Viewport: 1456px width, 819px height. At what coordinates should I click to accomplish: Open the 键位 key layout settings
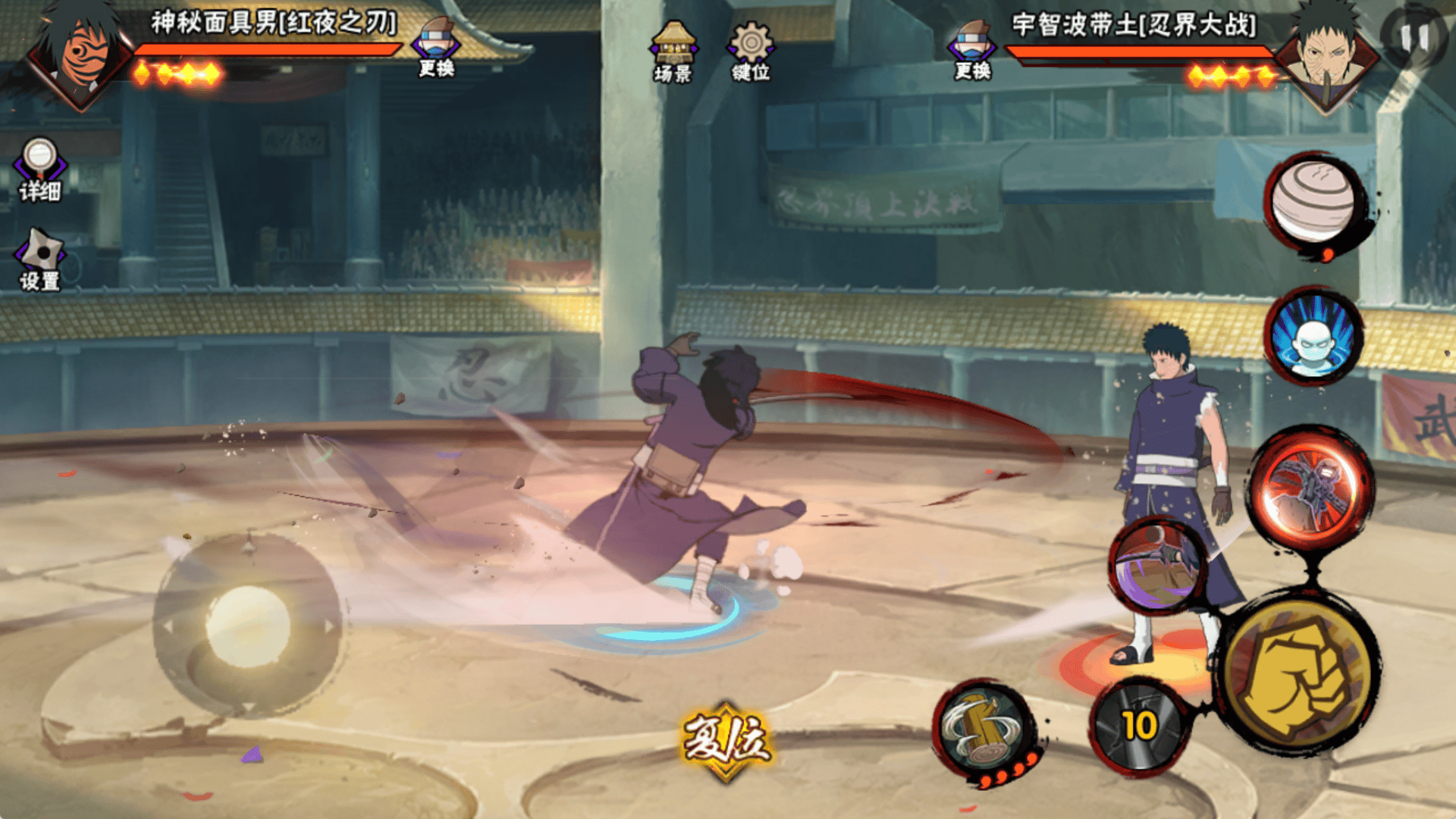750,51
